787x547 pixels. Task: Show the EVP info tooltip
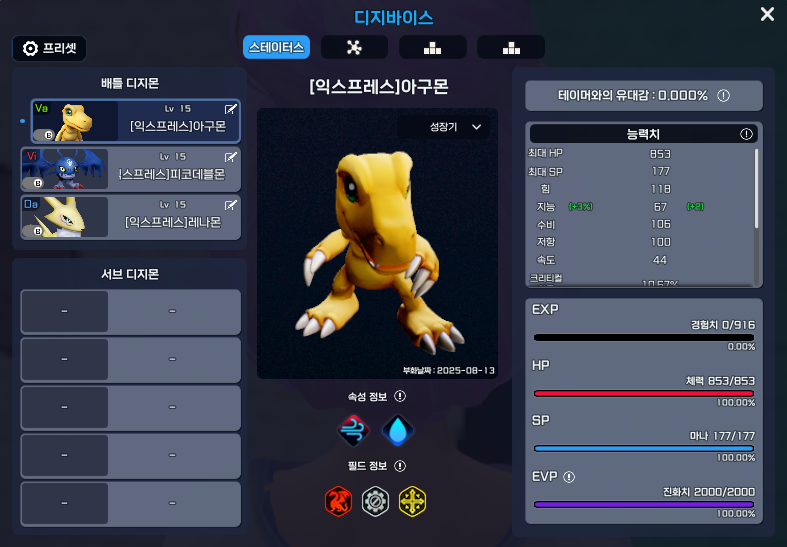click(569, 477)
